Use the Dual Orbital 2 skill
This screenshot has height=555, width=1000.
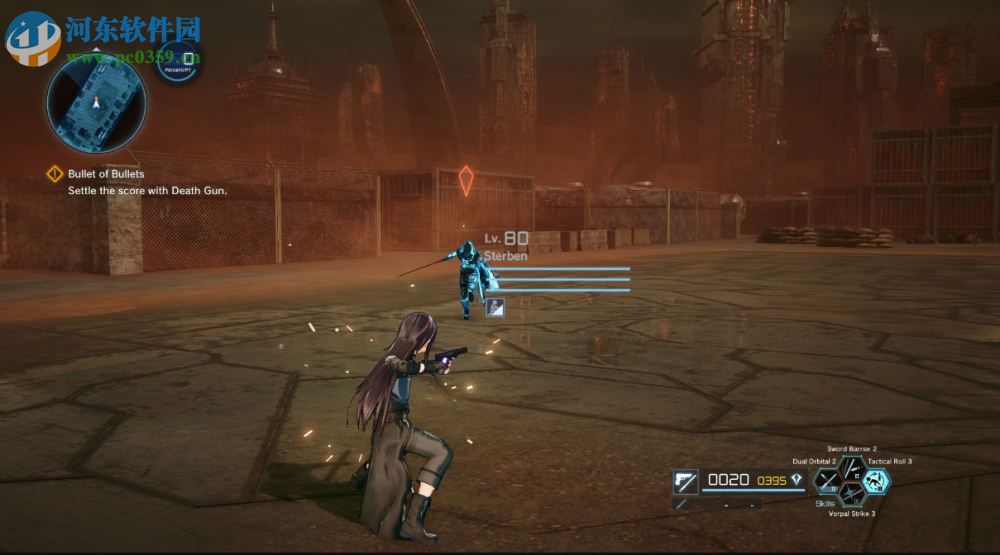tap(828, 481)
